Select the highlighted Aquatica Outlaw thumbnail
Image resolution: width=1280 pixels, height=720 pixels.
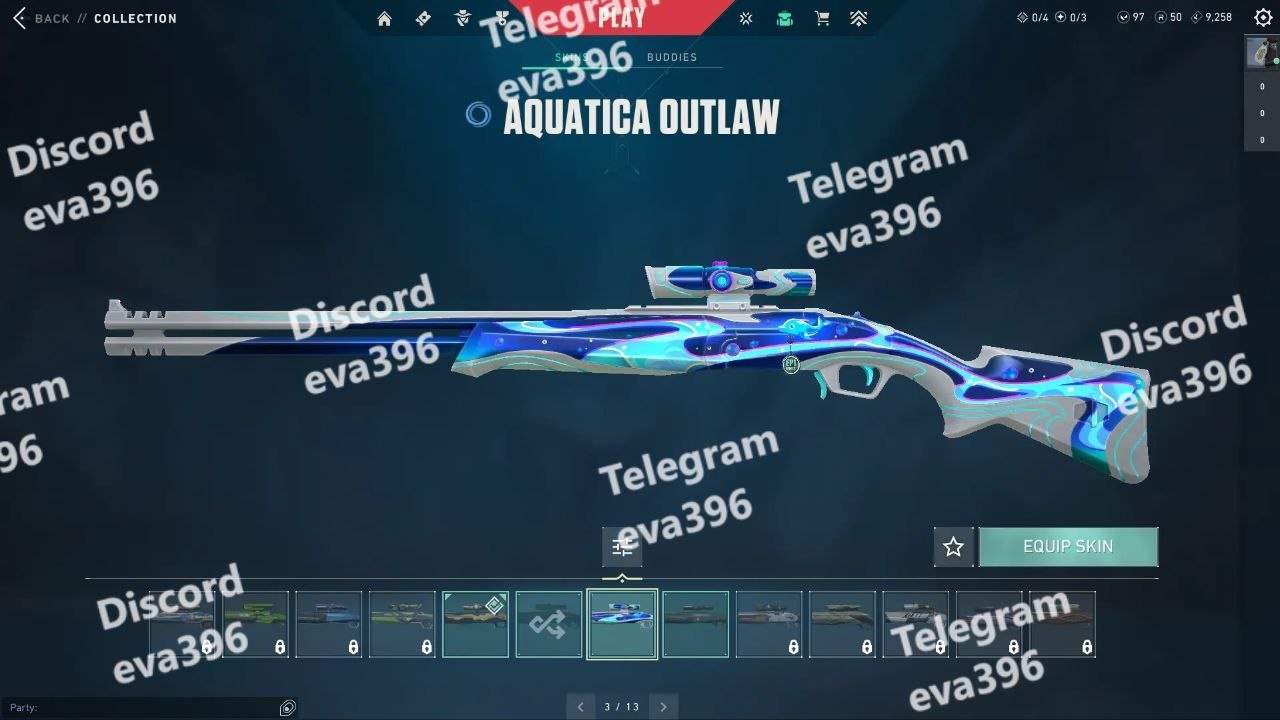(x=622, y=624)
